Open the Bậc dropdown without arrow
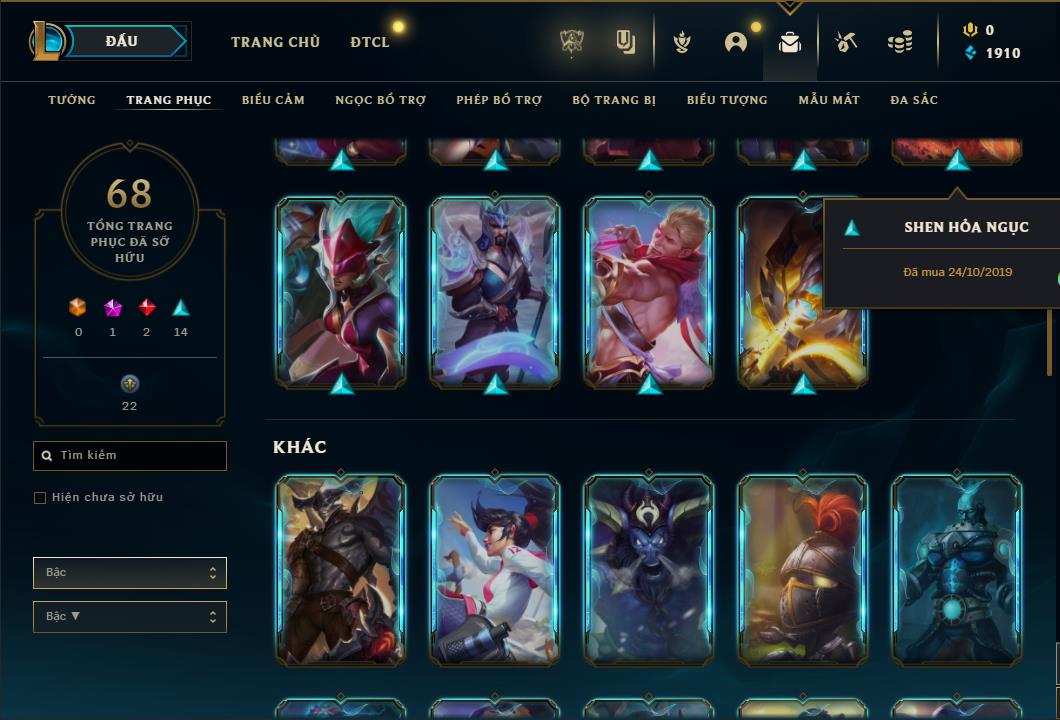The width and height of the screenshot is (1060, 720). (130, 573)
